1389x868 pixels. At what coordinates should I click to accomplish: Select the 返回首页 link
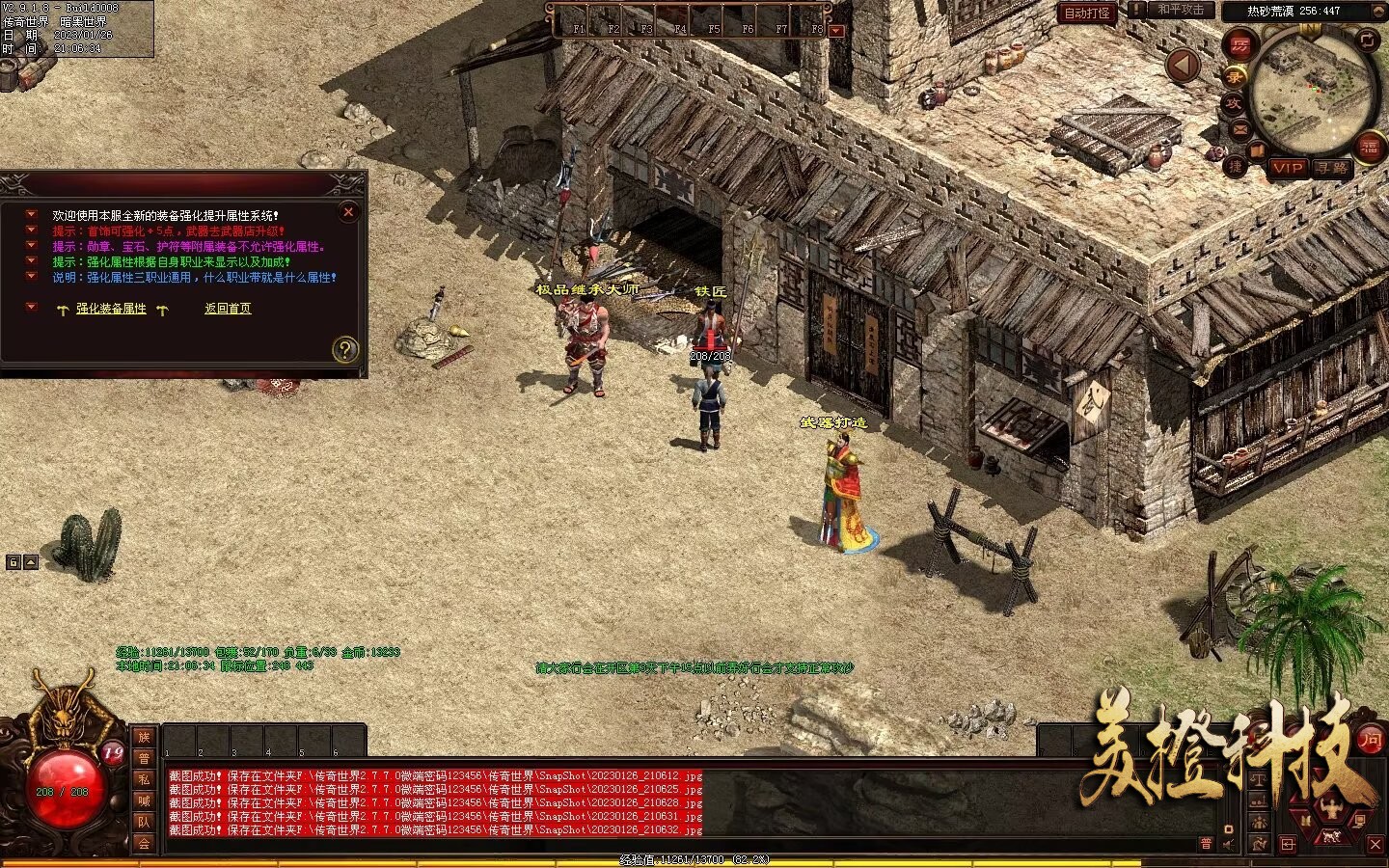coord(228,309)
